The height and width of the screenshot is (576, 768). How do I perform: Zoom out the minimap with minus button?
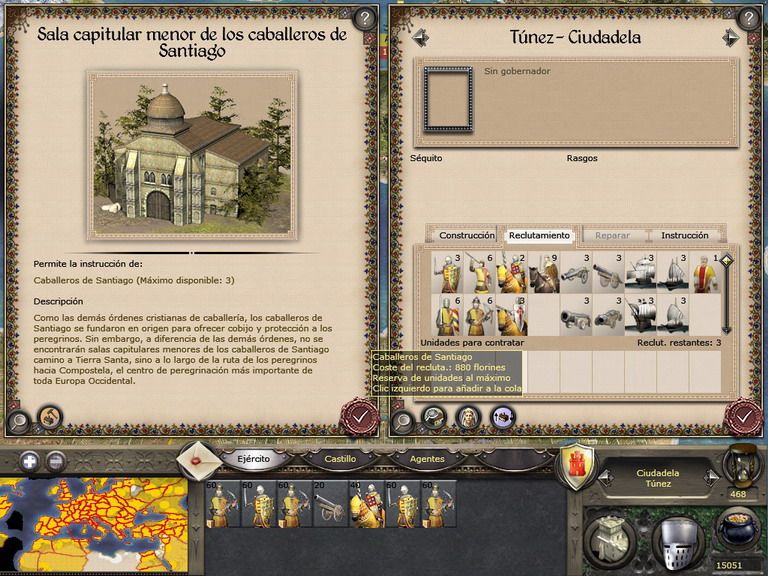[x=56, y=462]
